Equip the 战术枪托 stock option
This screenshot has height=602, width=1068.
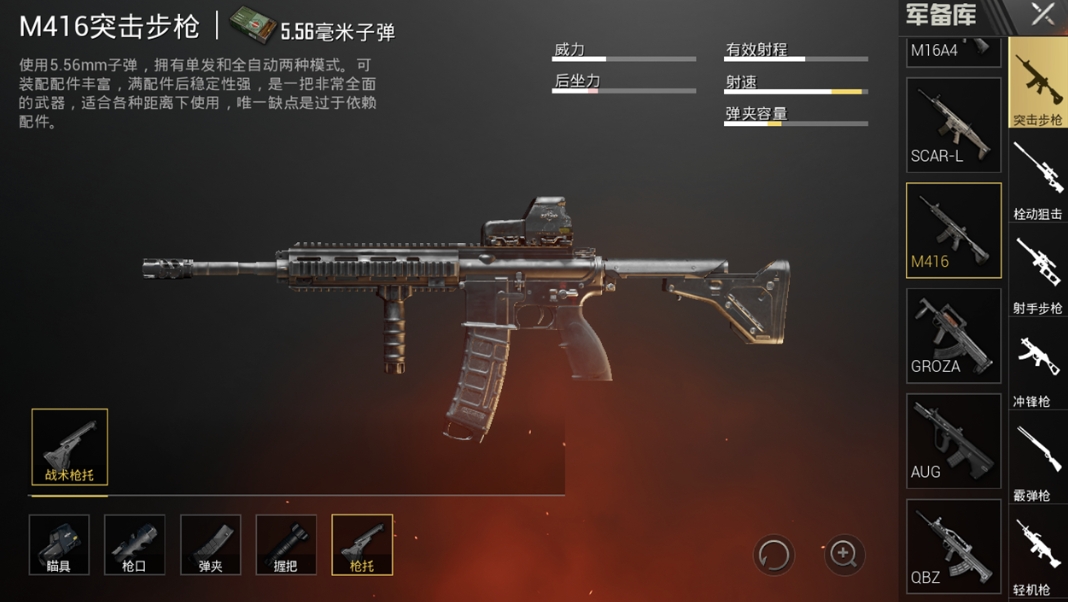[70, 447]
